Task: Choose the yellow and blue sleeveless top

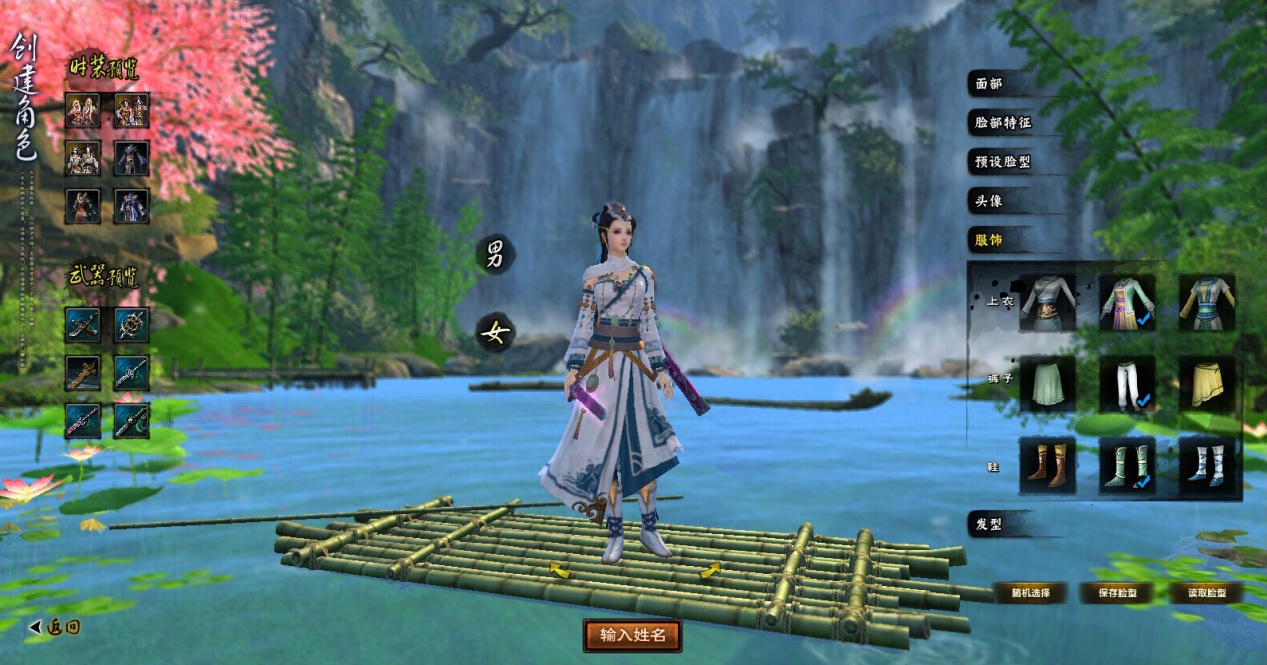Action: [x=1206, y=303]
